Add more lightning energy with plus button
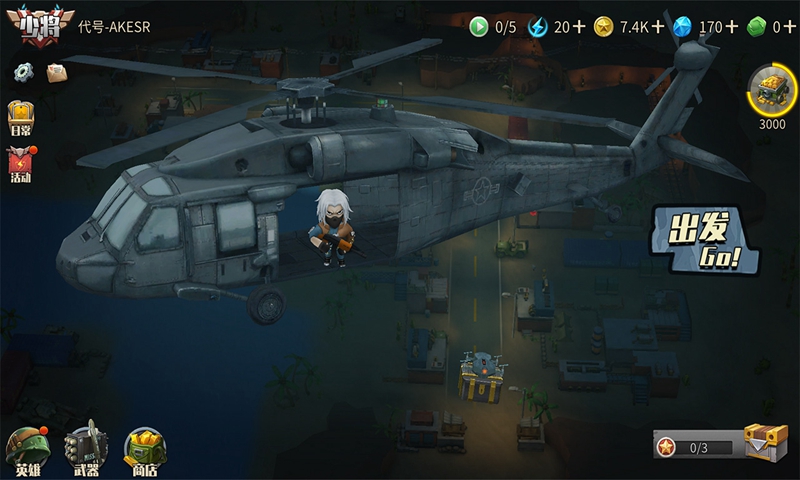The height and width of the screenshot is (480, 800). tap(579, 27)
